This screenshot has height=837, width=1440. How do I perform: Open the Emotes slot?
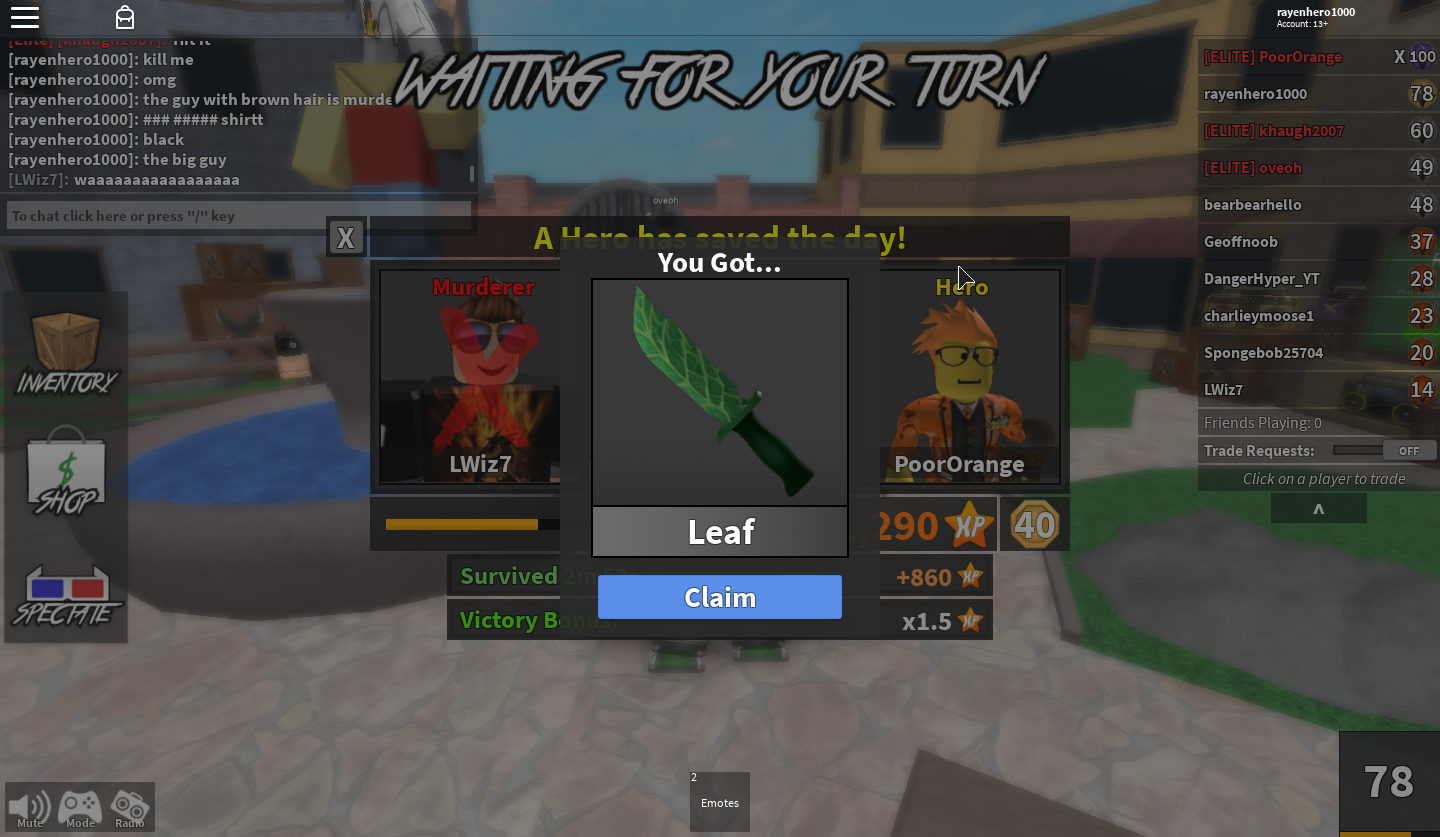click(x=719, y=801)
